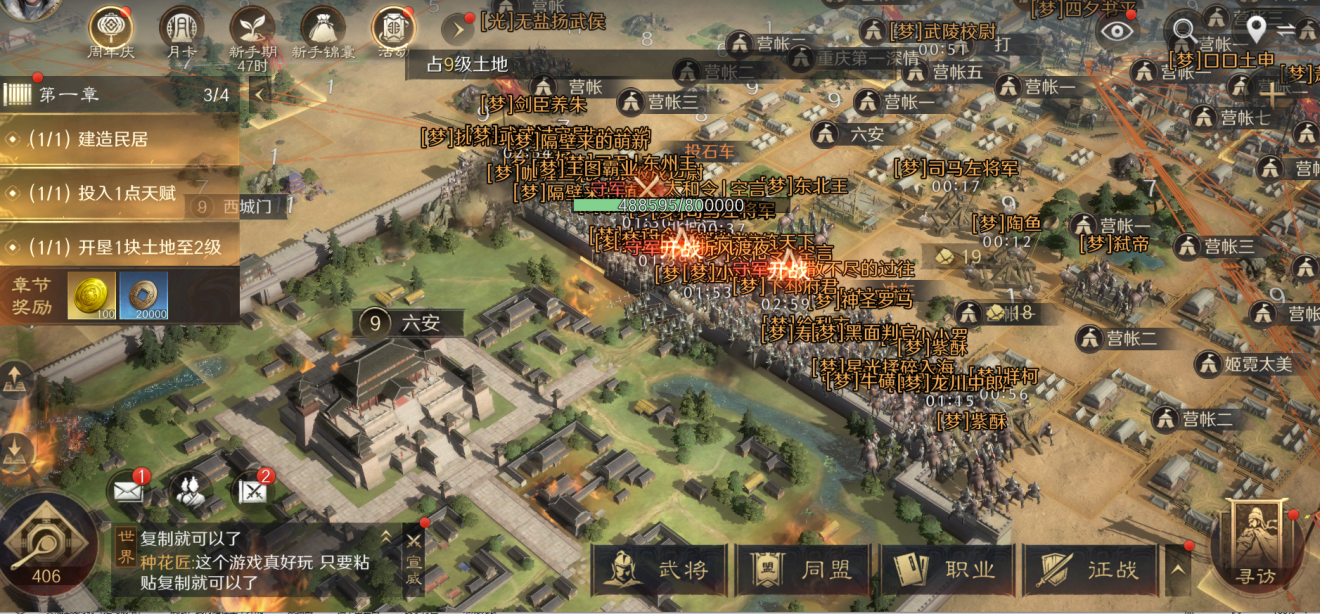Open the mail envelope icon
1320x614 pixels.
(128, 490)
